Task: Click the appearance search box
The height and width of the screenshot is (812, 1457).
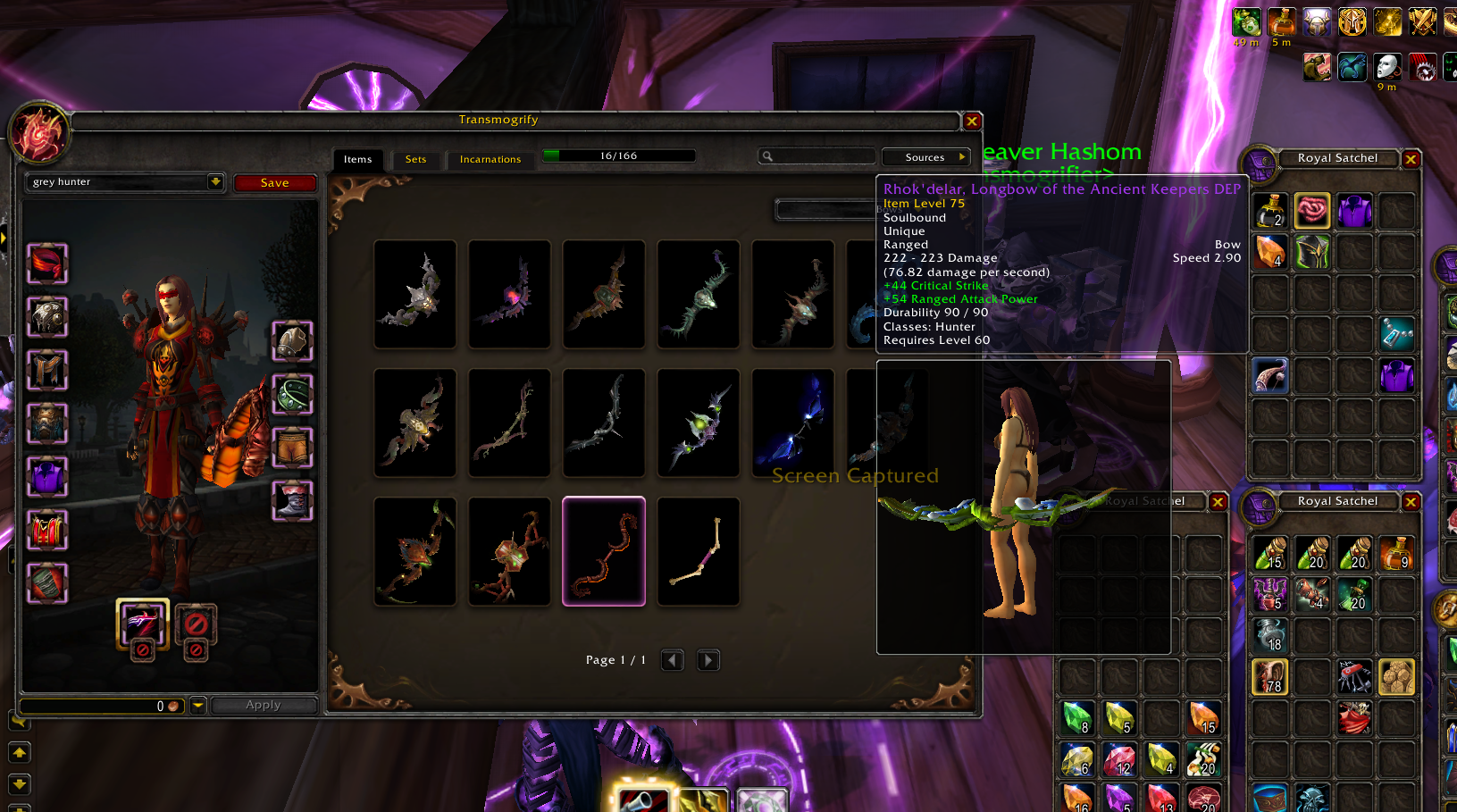Action: pyautogui.click(x=817, y=156)
